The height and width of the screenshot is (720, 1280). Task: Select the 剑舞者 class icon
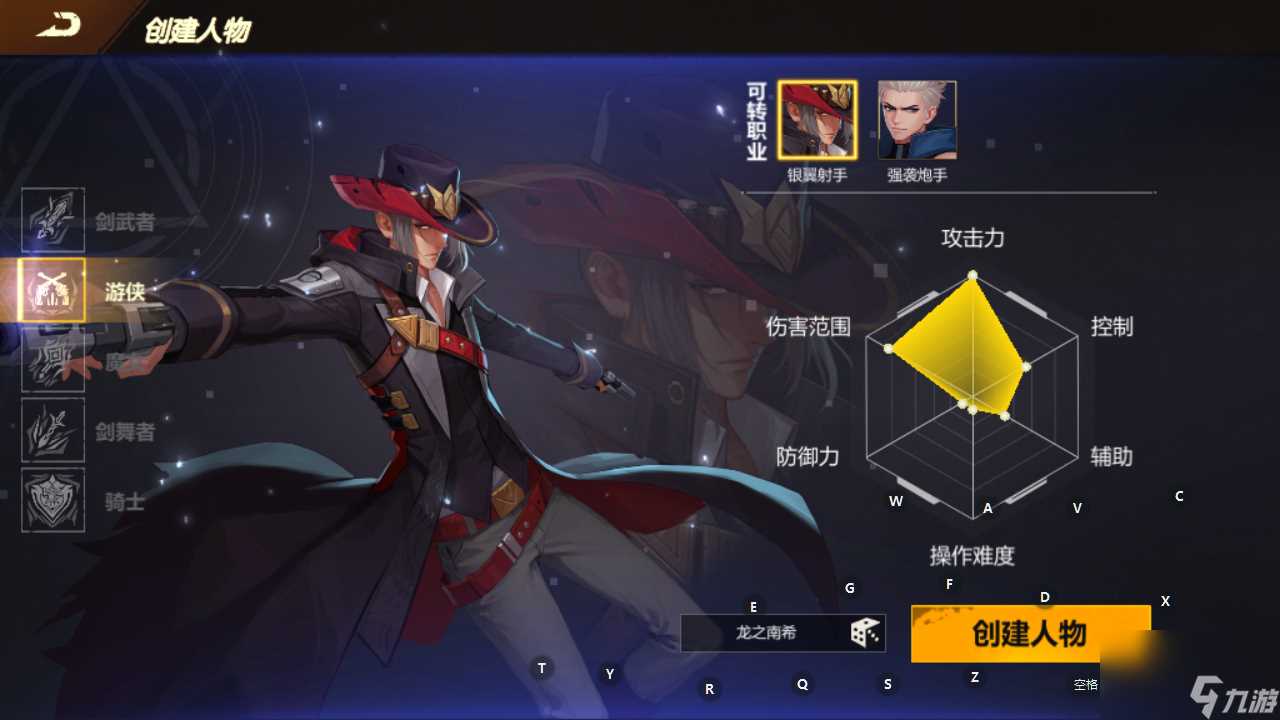tap(53, 432)
